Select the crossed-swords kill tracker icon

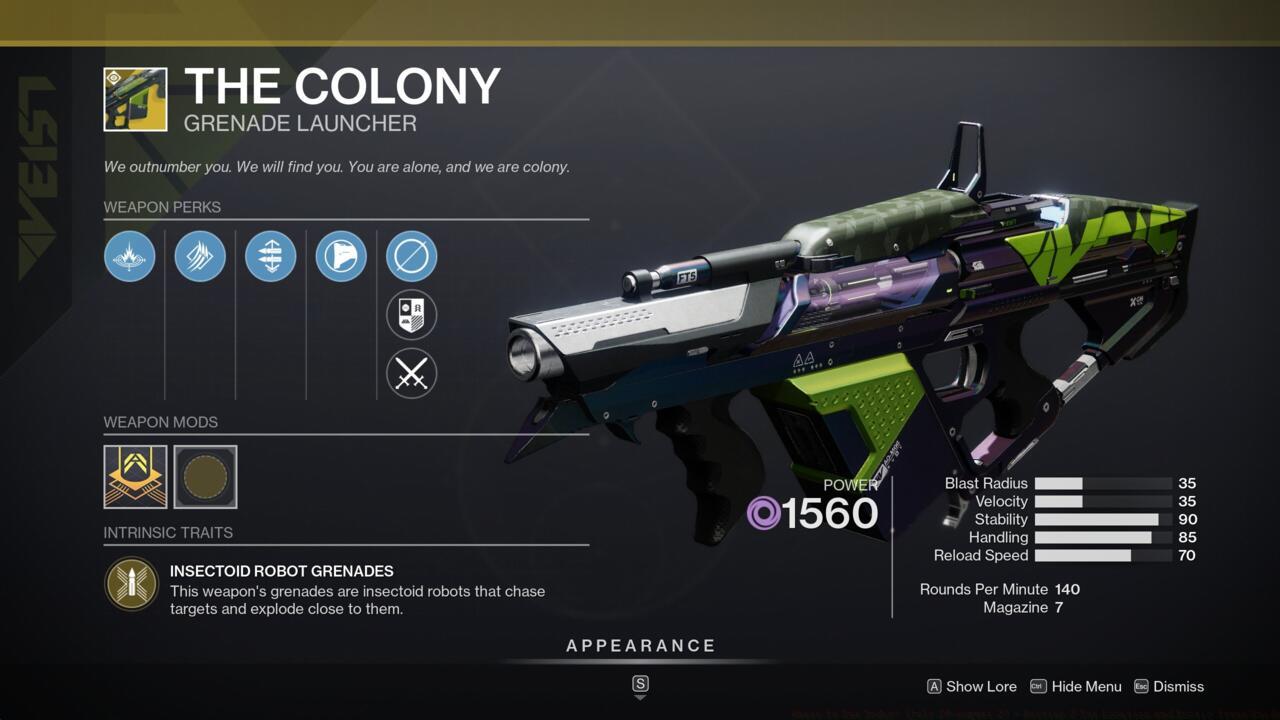[411, 374]
